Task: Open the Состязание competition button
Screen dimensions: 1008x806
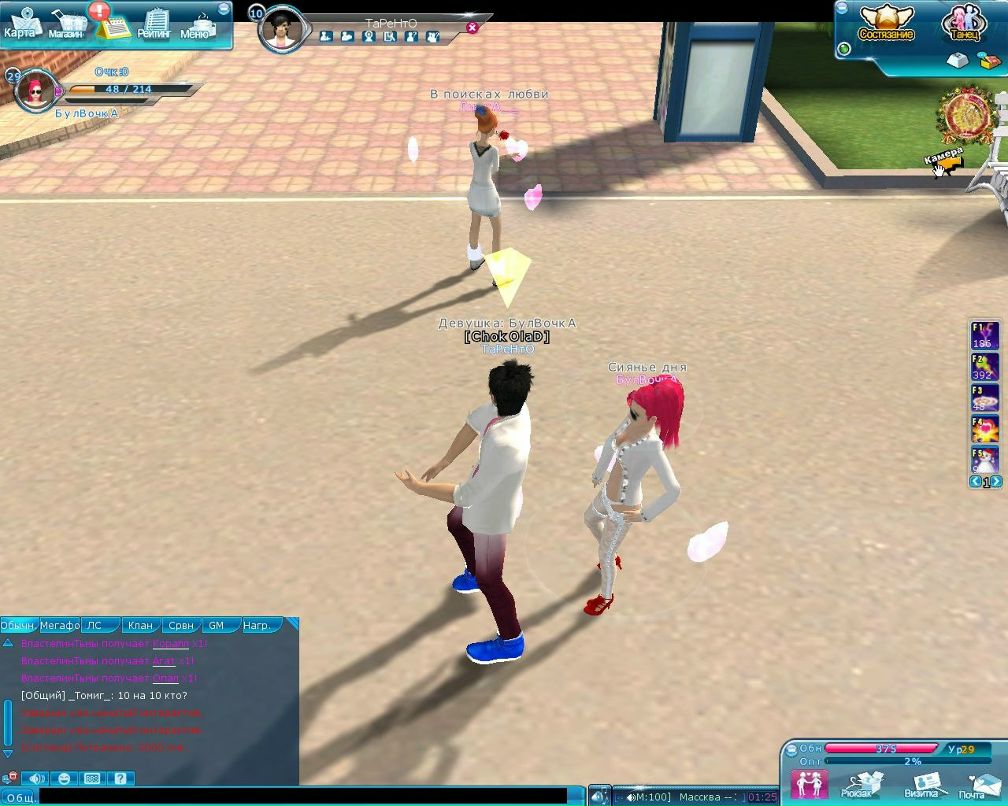Action: (x=885, y=22)
